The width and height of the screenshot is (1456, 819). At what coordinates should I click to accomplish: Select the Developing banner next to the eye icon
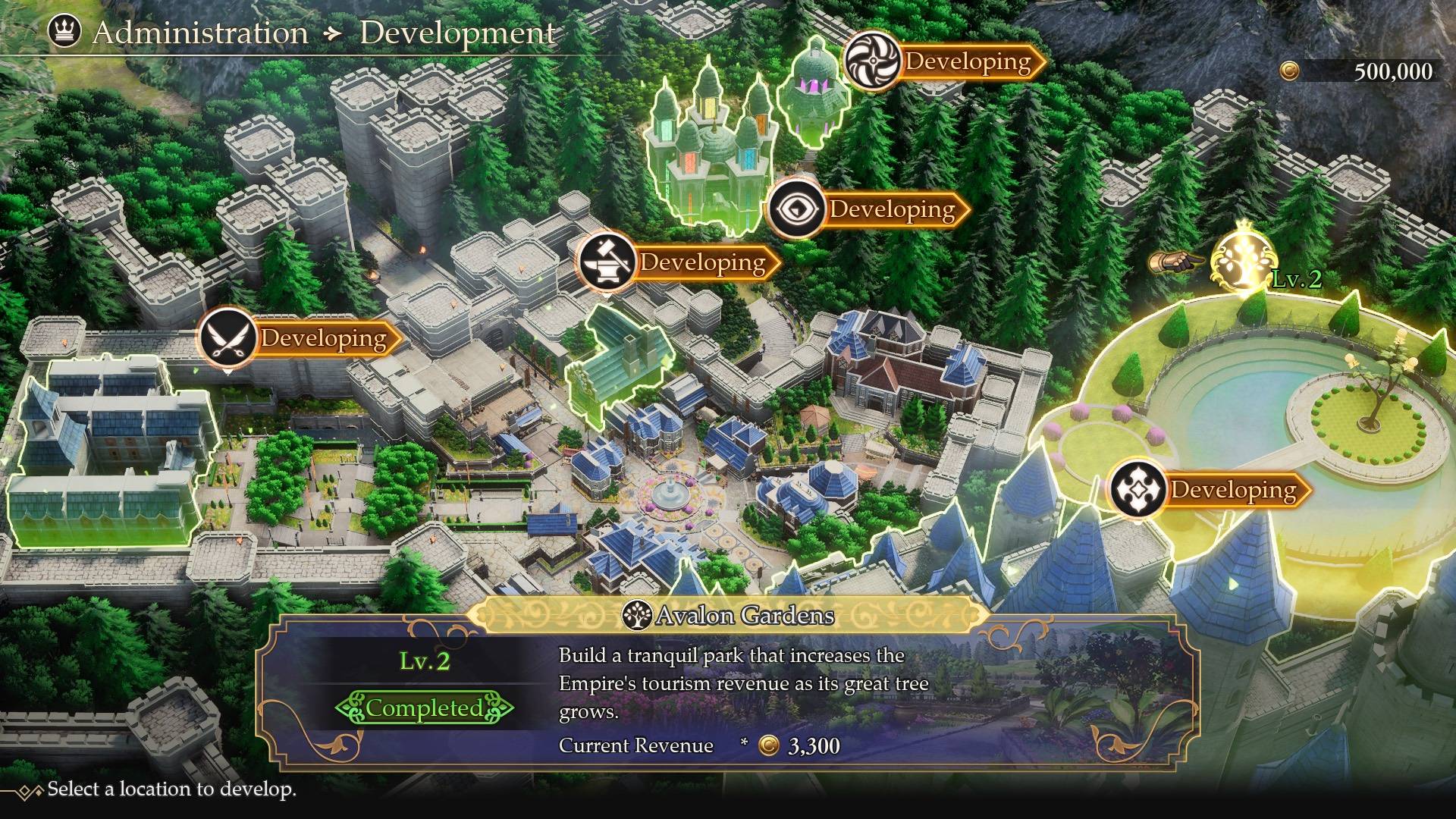(891, 209)
